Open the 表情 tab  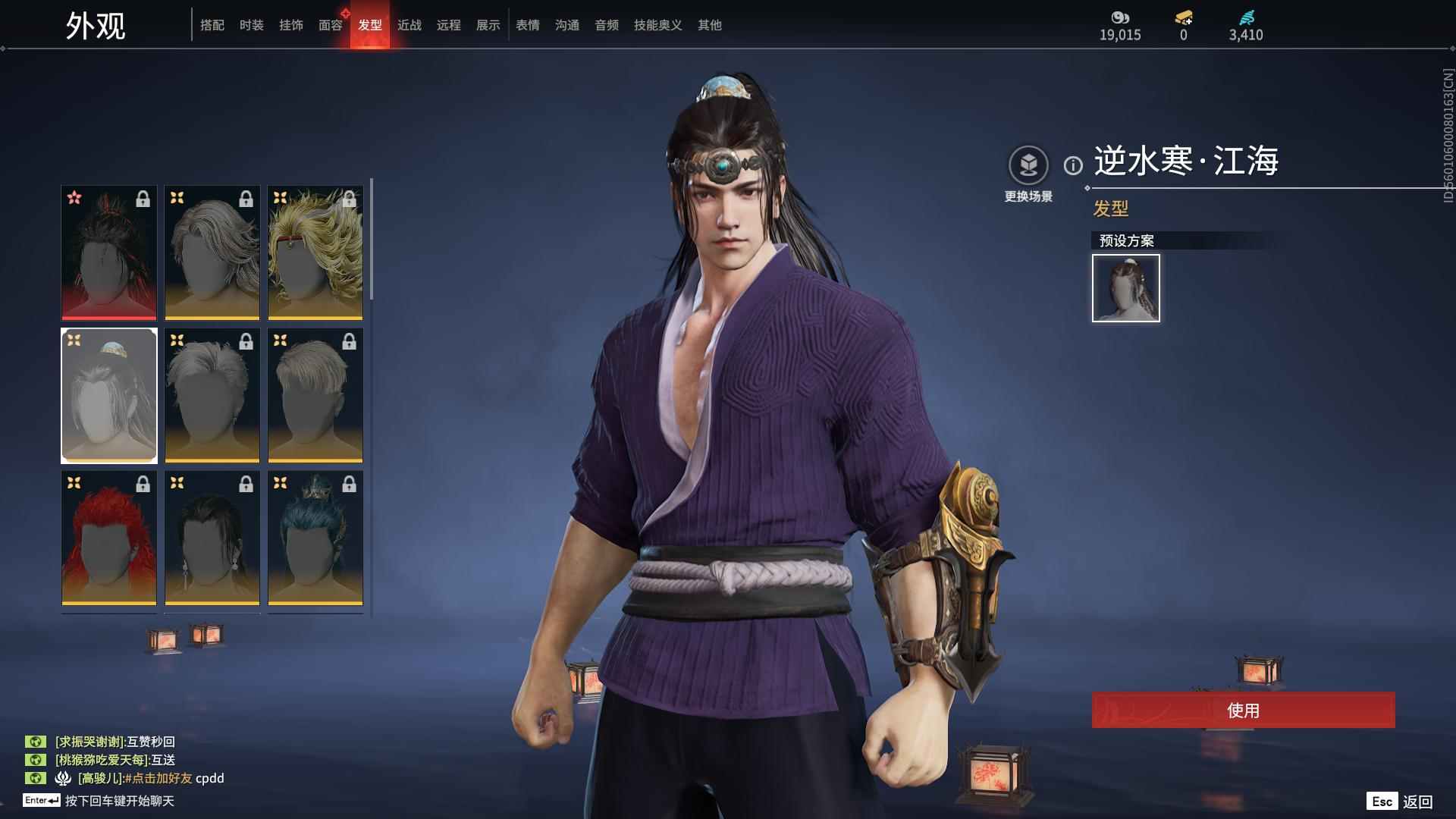click(x=527, y=24)
